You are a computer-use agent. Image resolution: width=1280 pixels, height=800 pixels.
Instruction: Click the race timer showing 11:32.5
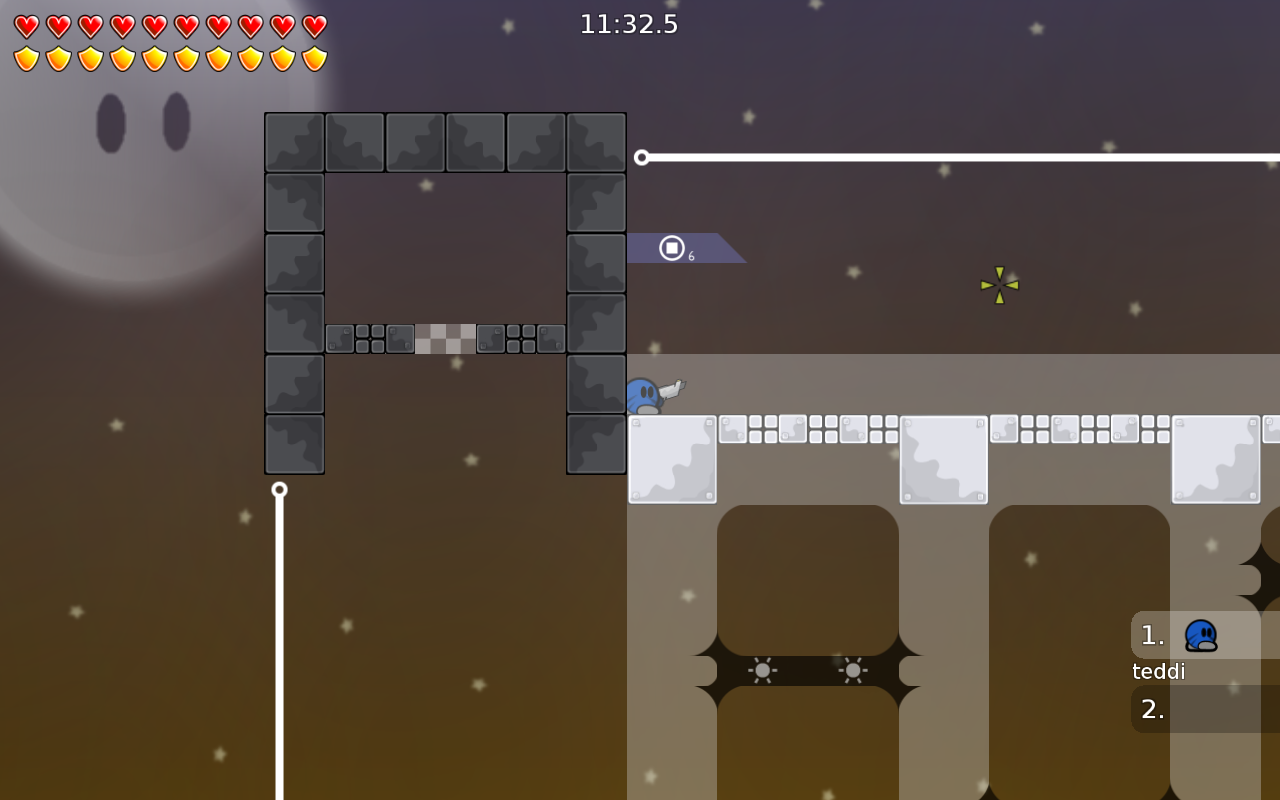[x=628, y=24]
